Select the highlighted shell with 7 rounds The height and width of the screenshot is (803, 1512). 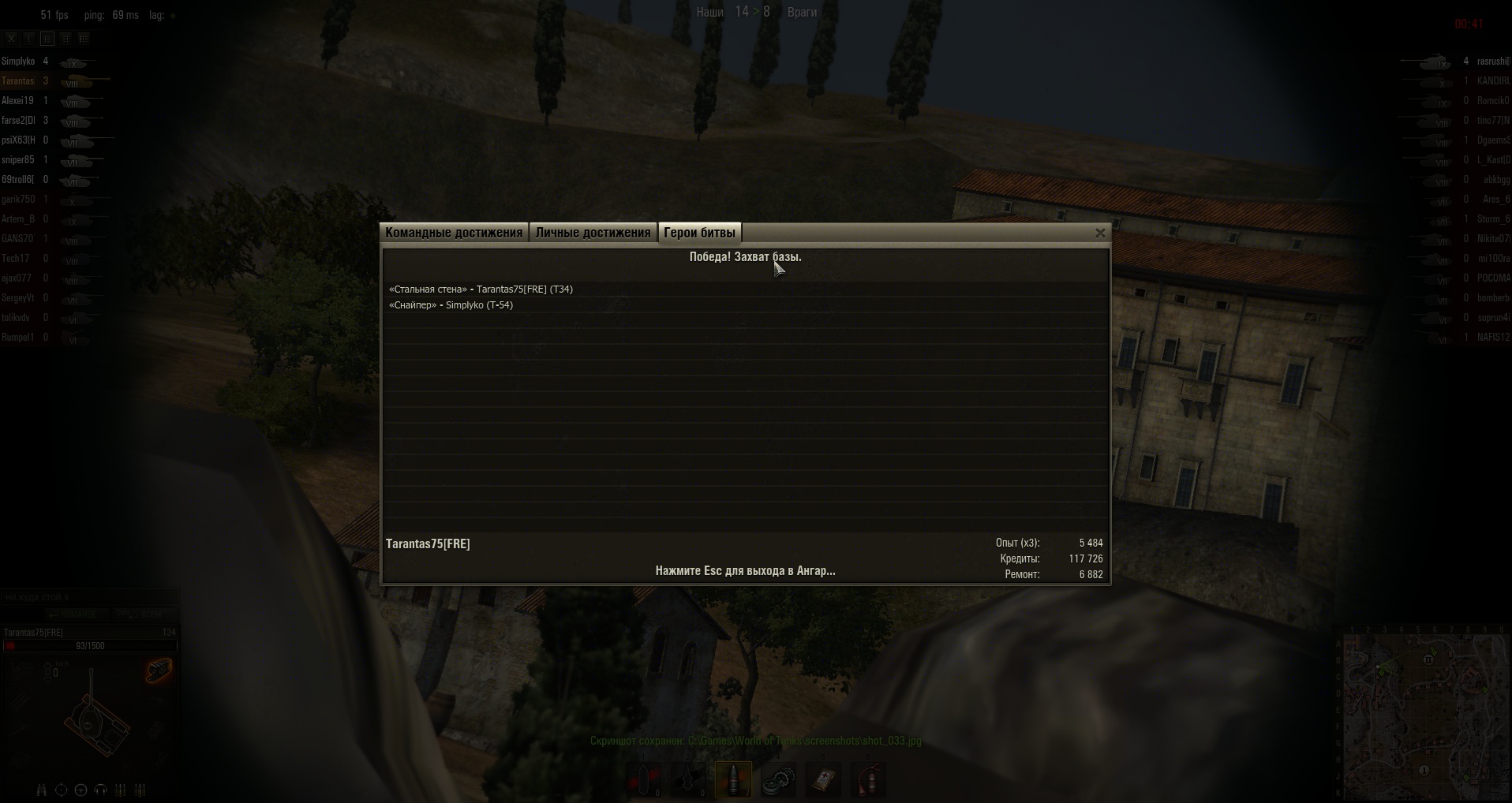pos(733,779)
